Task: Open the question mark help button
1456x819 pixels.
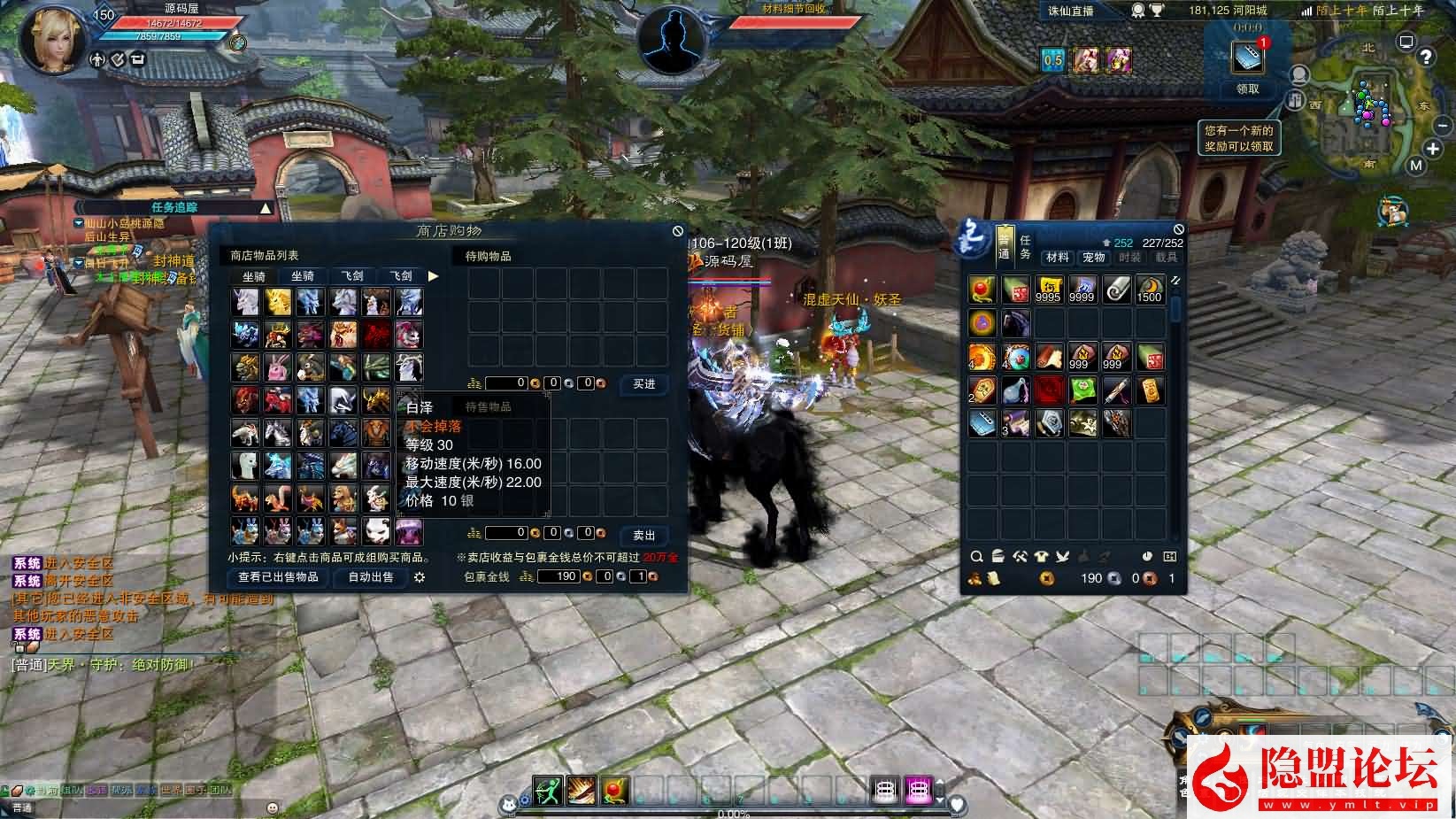Action: [x=1426, y=58]
